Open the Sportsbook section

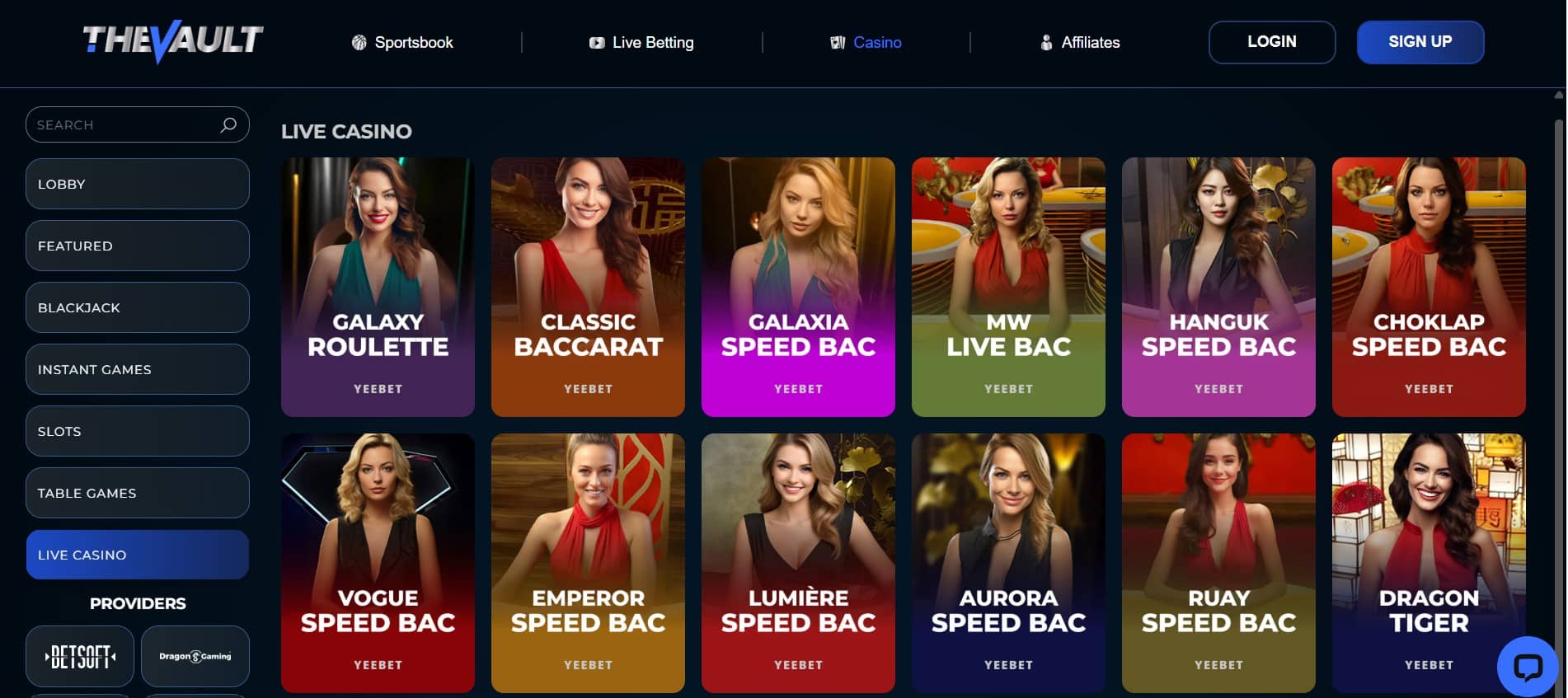click(x=402, y=42)
